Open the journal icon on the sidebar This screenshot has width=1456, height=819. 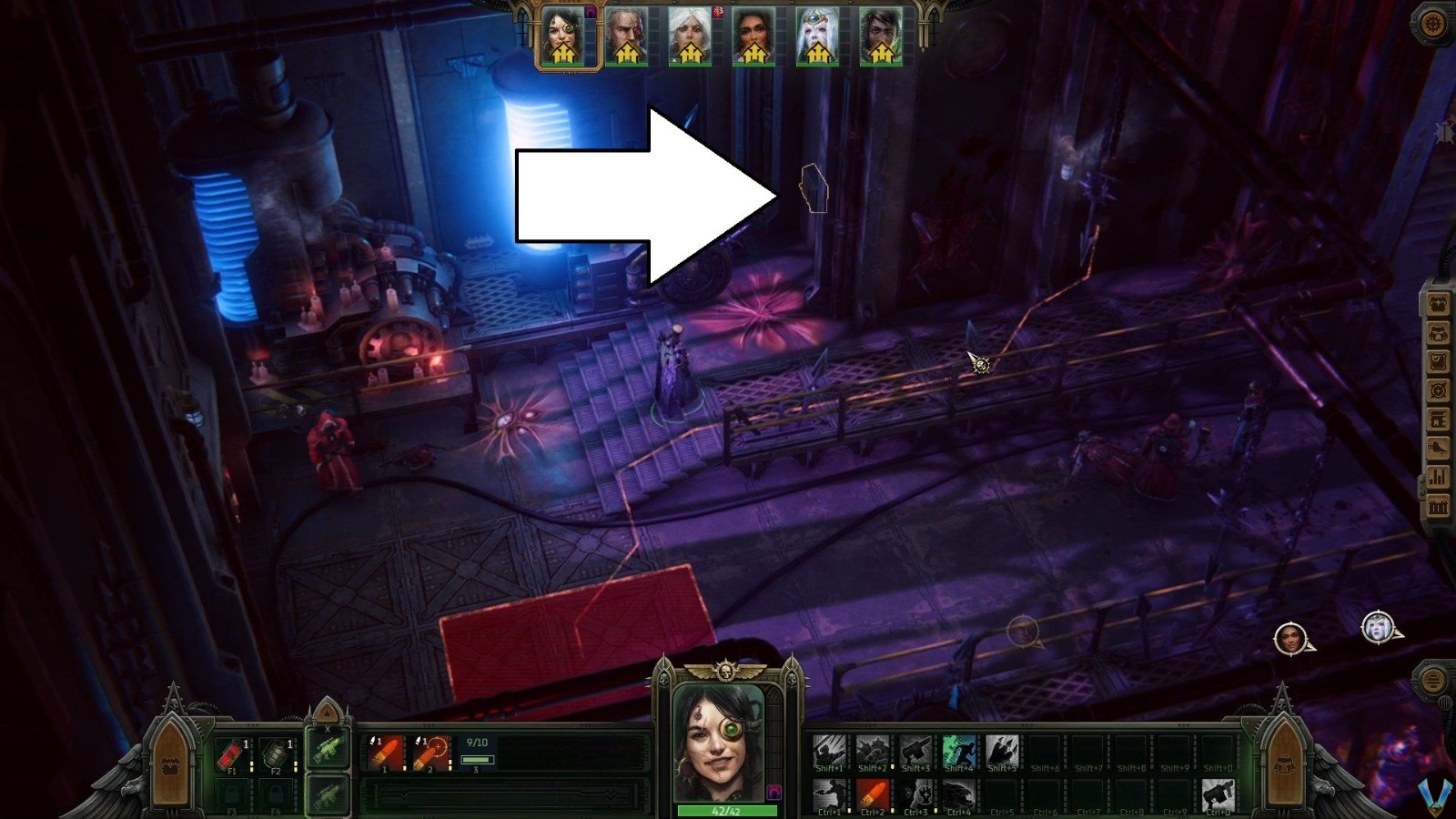pyautogui.click(x=1438, y=361)
